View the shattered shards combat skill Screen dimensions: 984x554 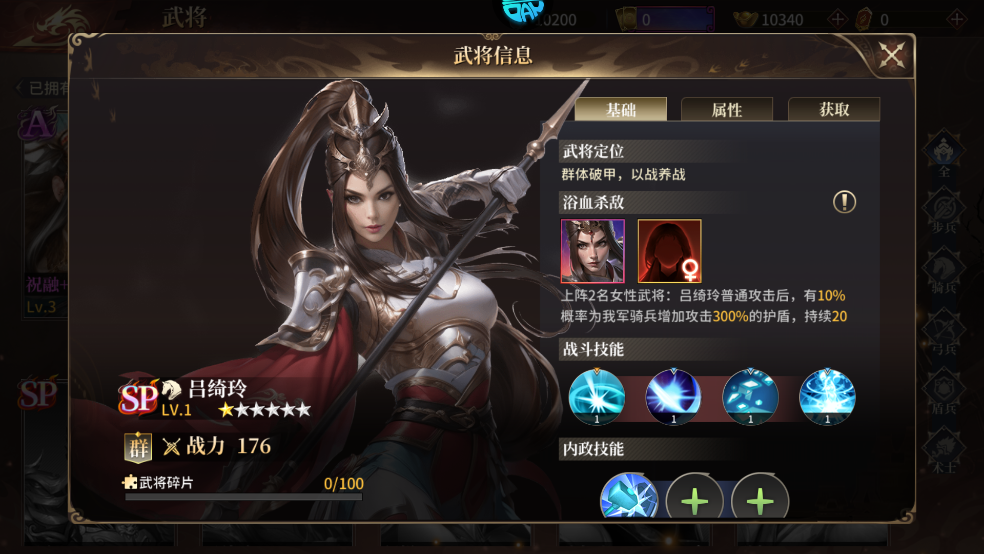coord(750,397)
